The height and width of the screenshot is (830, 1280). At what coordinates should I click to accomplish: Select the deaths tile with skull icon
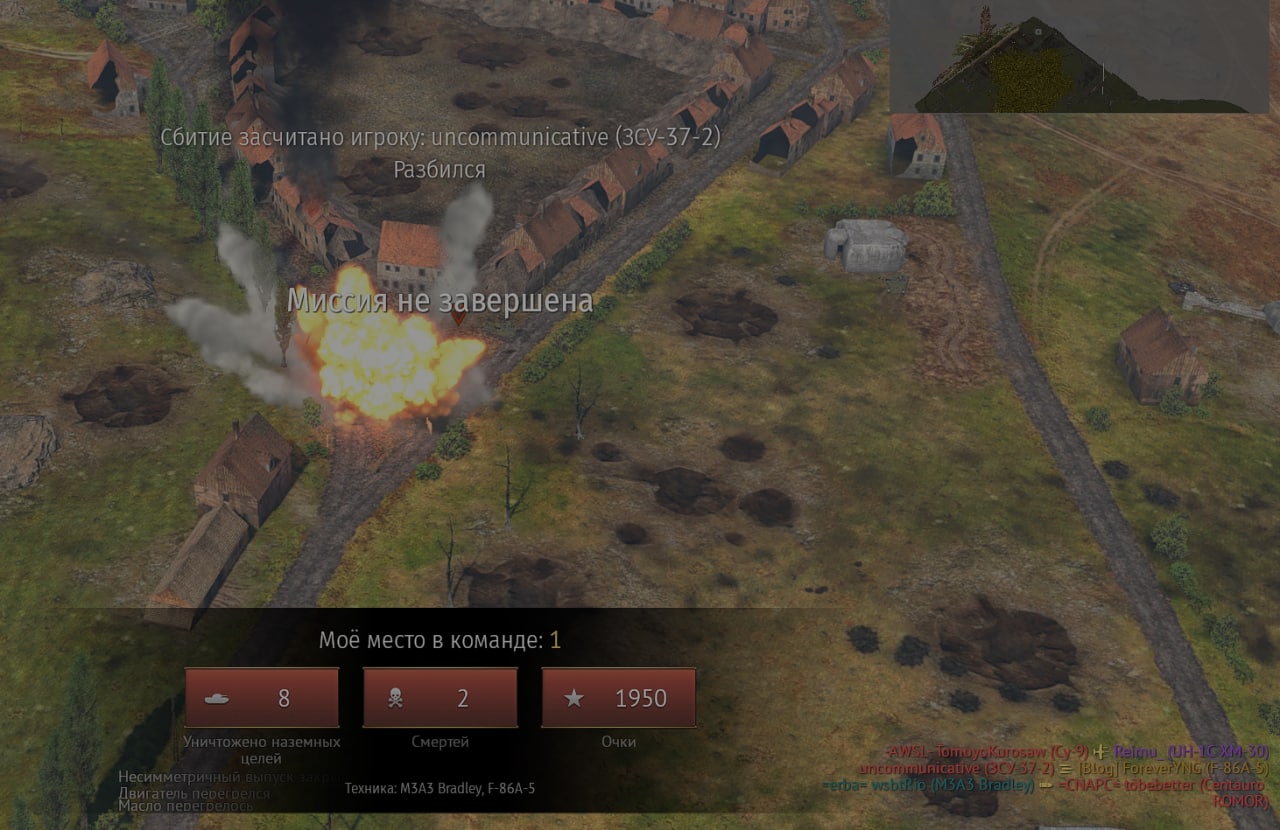point(440,698)
